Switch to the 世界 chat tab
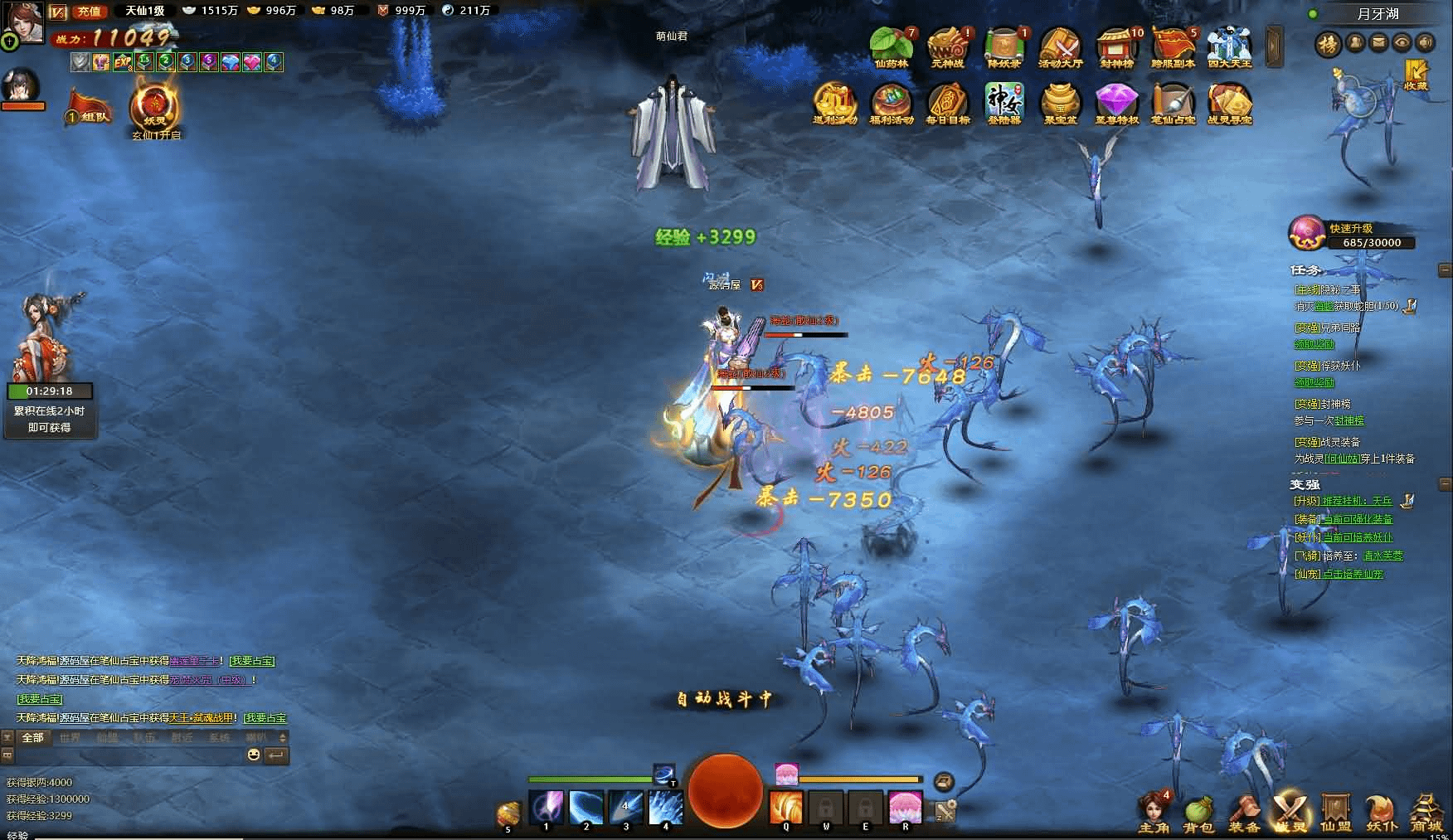The height and width of the screenshot is (840, 1453). (x=70, y=737)
